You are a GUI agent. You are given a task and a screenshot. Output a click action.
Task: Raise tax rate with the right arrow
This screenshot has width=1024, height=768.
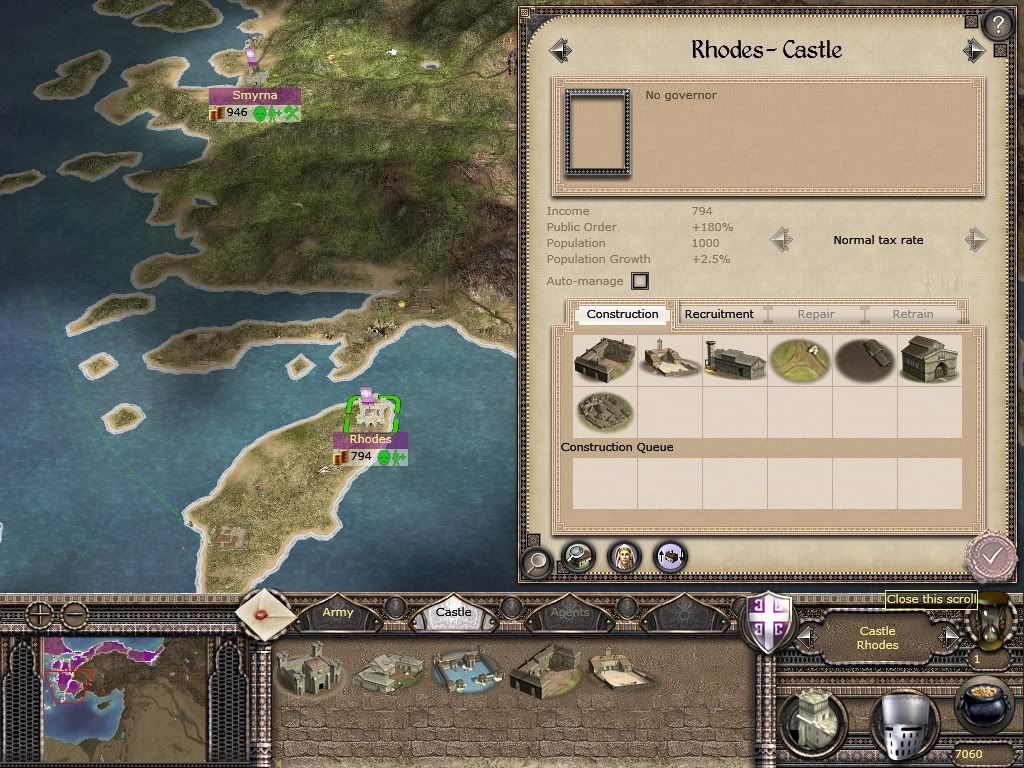point(975,240)
